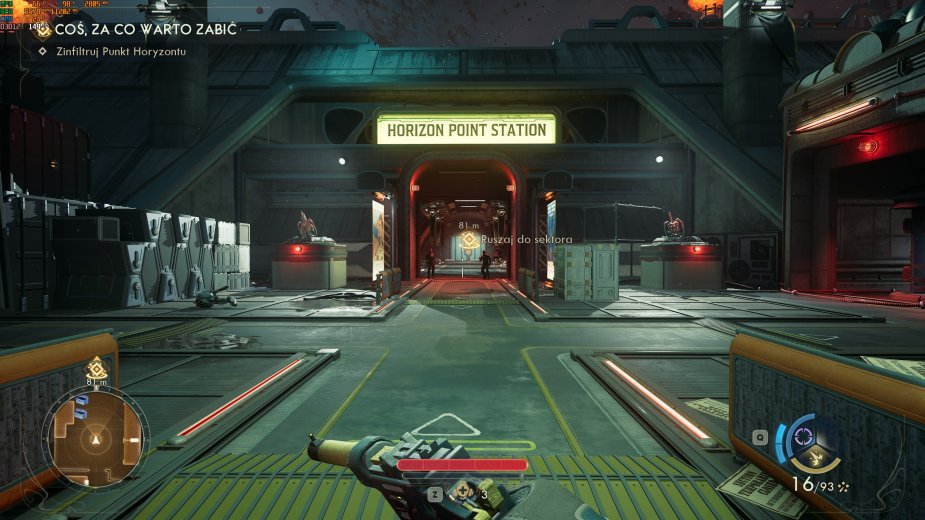Open the tracked quest "Coś, za co warto zabić"
This screenshot has width=925, height=520.
coord(136,30)
